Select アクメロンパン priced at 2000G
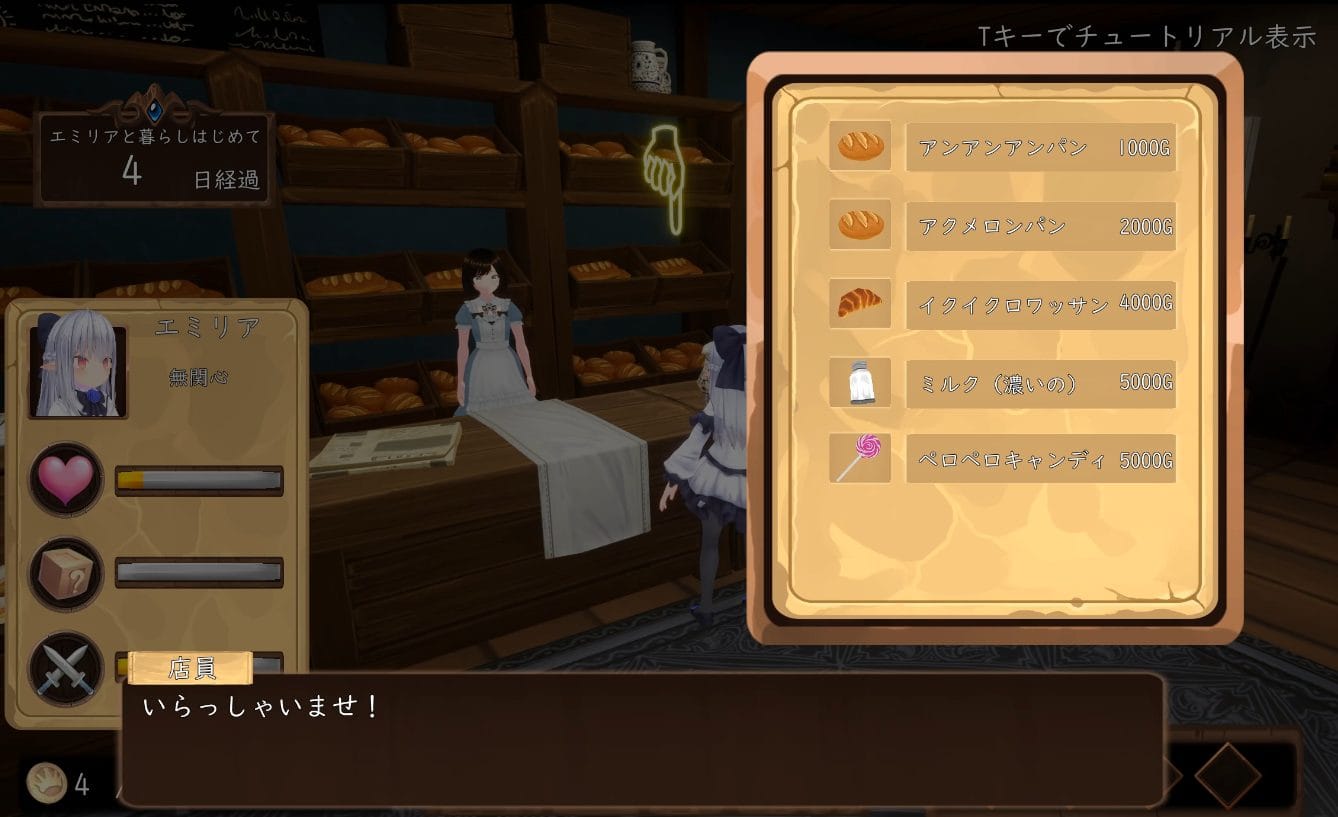The width and height of the screenshot is (1338, 817). click(1040, 226)
